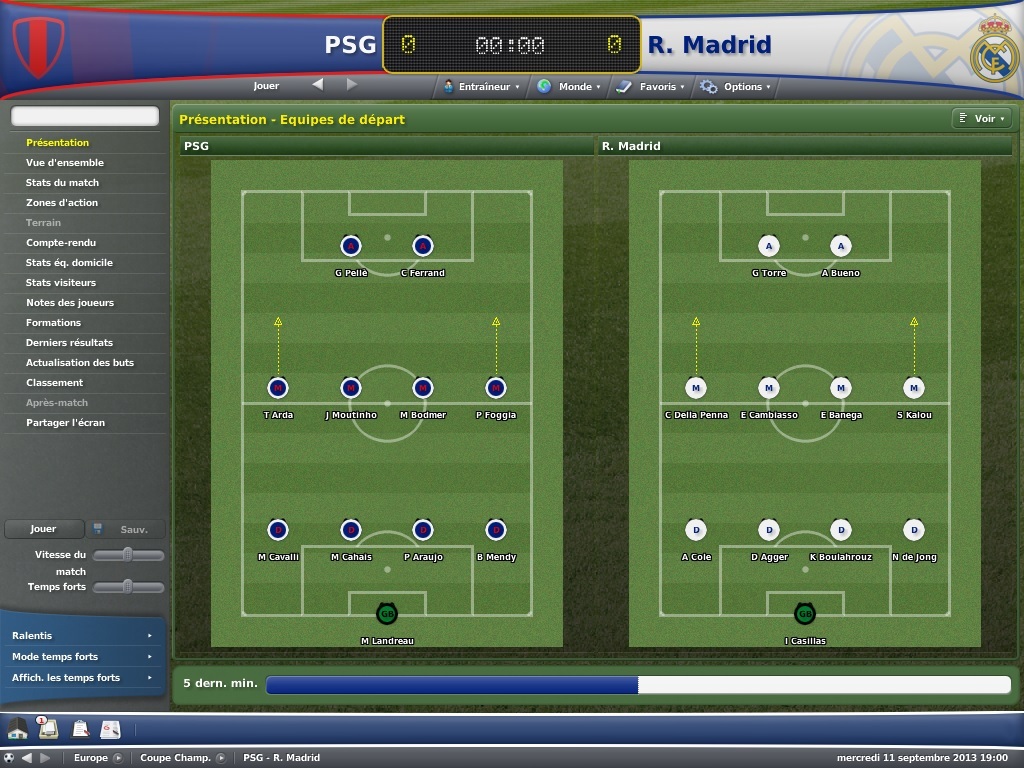This screenshot has width=1024, height=768.
Task: Choose Partager l'écran option
Action: point(65,423)
